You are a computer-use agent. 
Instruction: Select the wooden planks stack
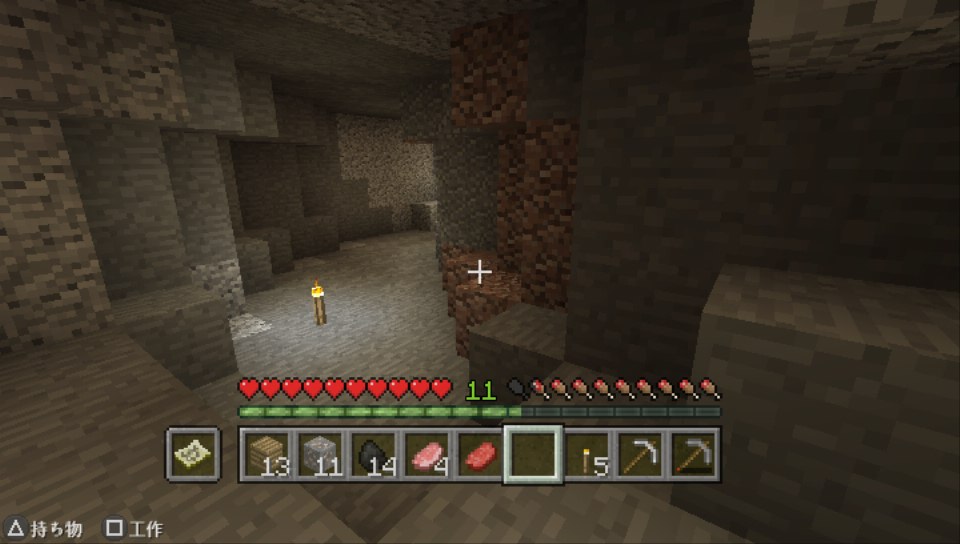(x=266, y=455)
